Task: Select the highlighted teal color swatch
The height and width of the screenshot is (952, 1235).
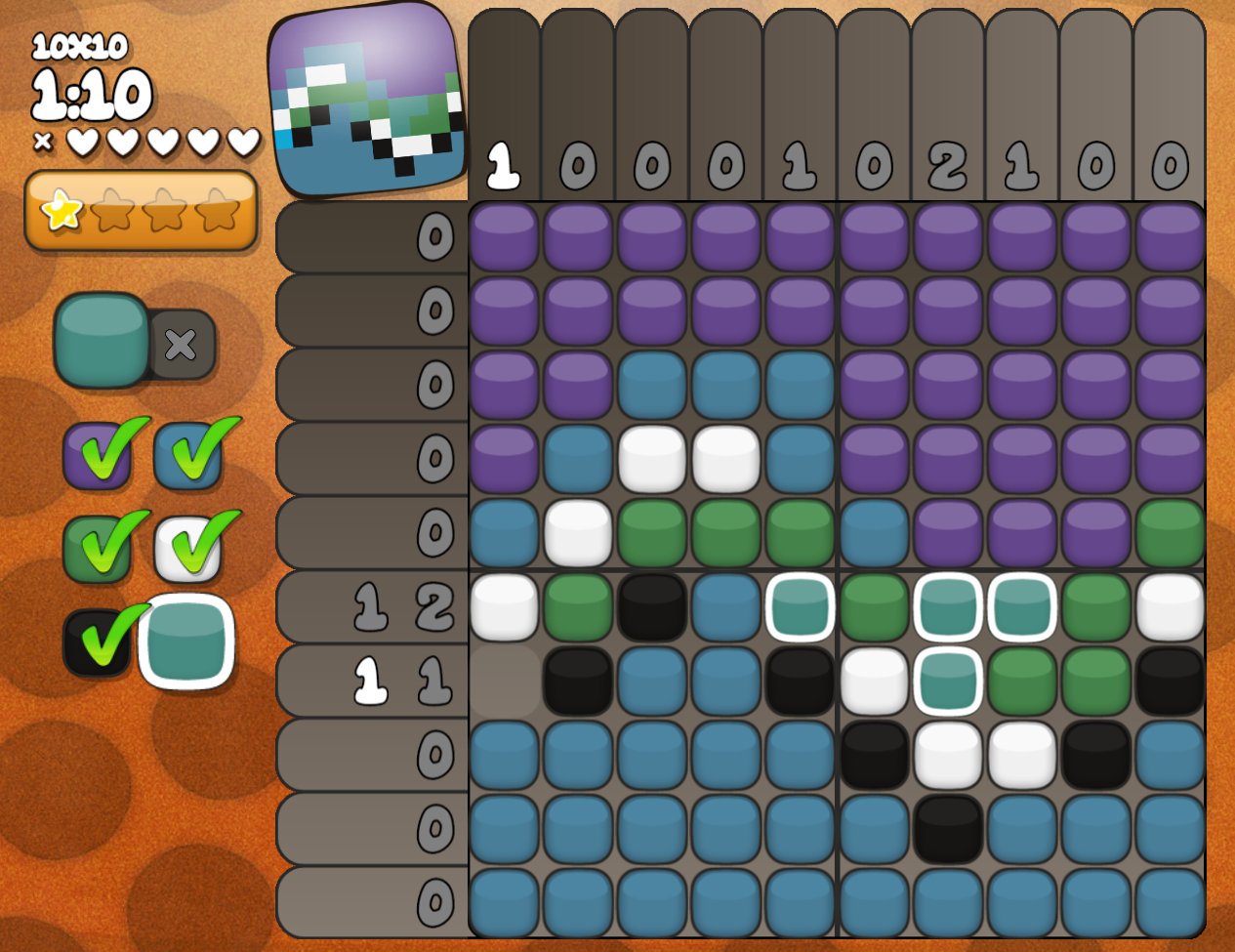Action: tap(186, 642)
